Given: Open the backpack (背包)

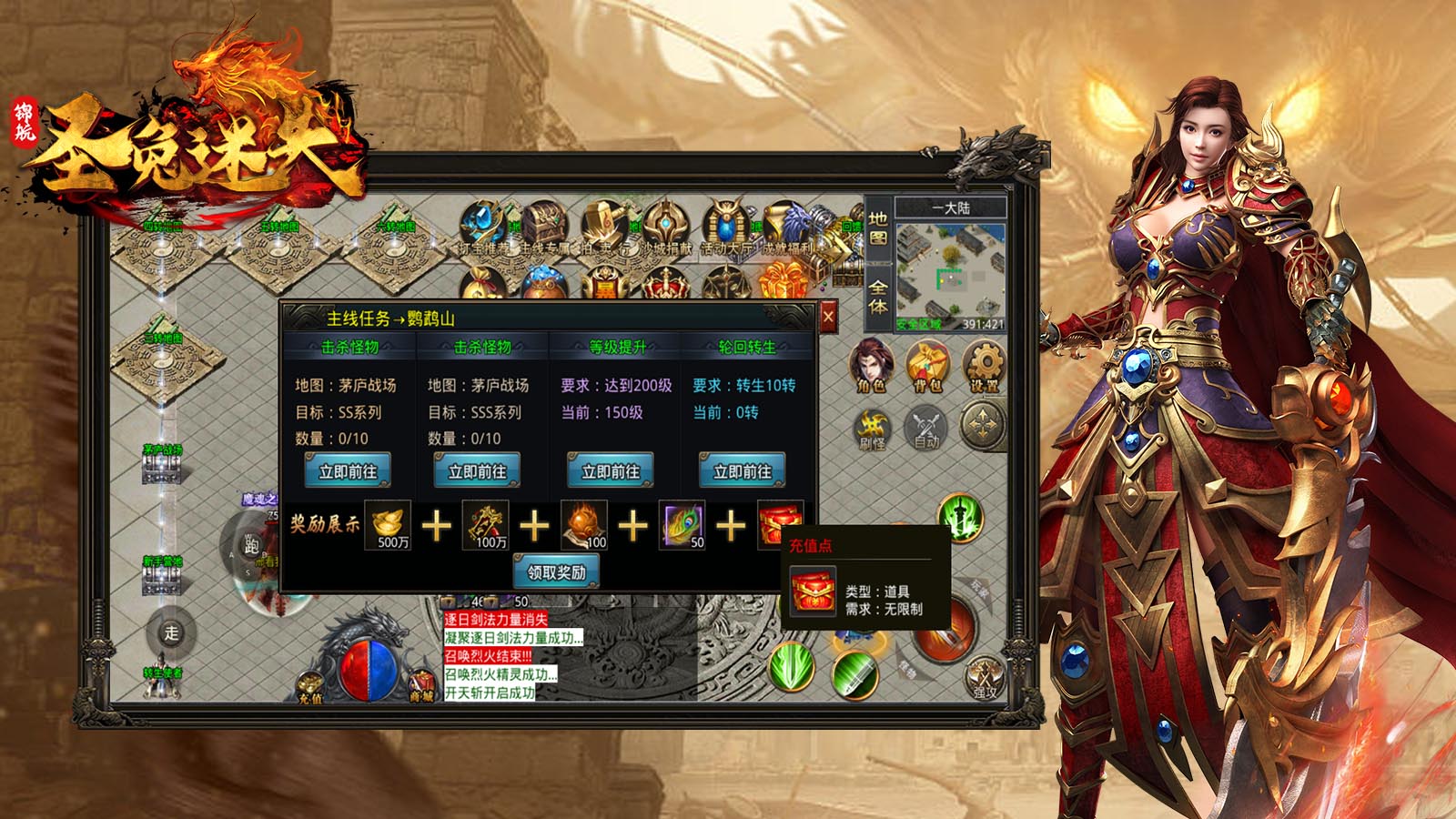Looking at the screenshot, I should pos(927,364).
